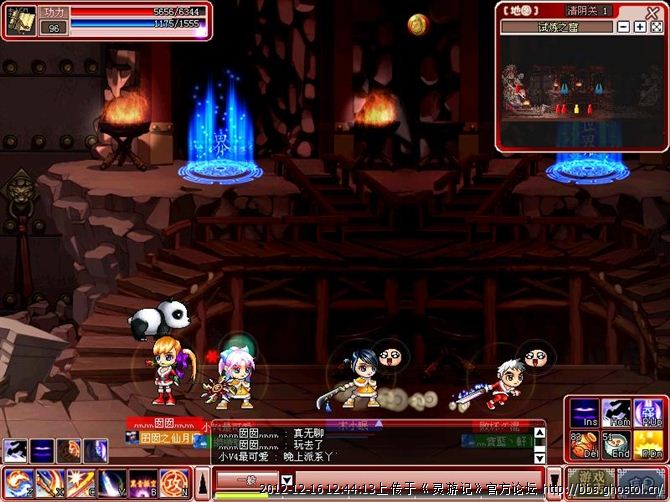
Task: Use the item in the Hom quick slot
Action: 616,414
